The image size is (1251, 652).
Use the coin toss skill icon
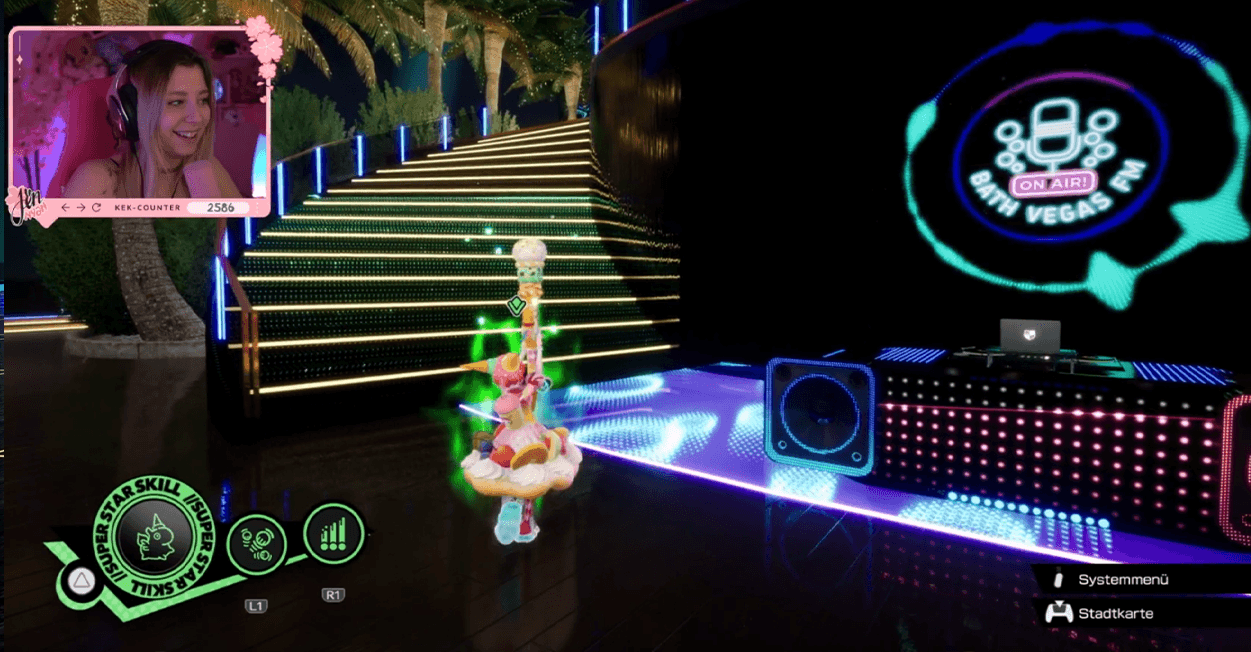(257, 546)
